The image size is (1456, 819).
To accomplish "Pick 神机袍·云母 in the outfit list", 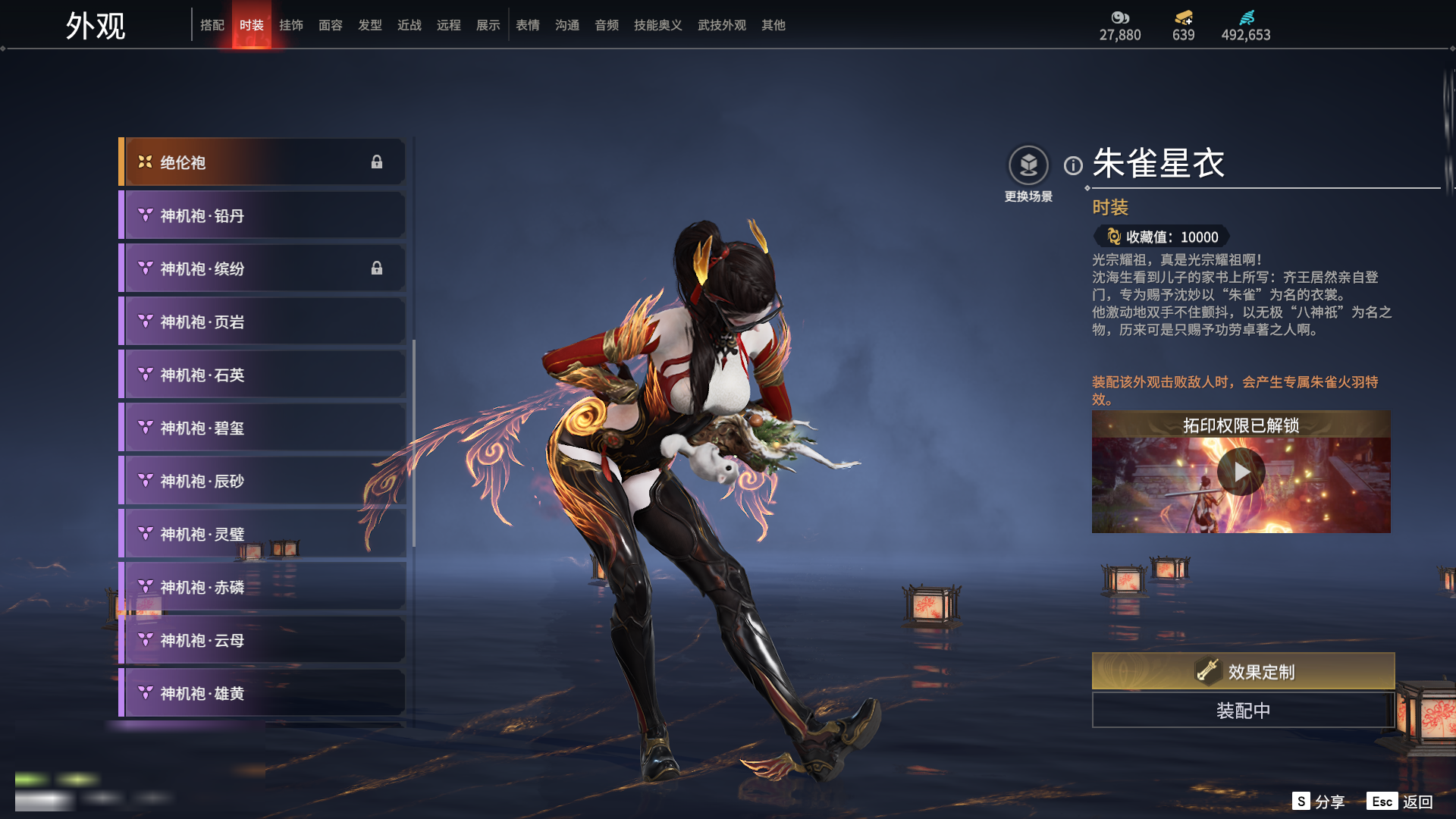I will tap(262, 640).
